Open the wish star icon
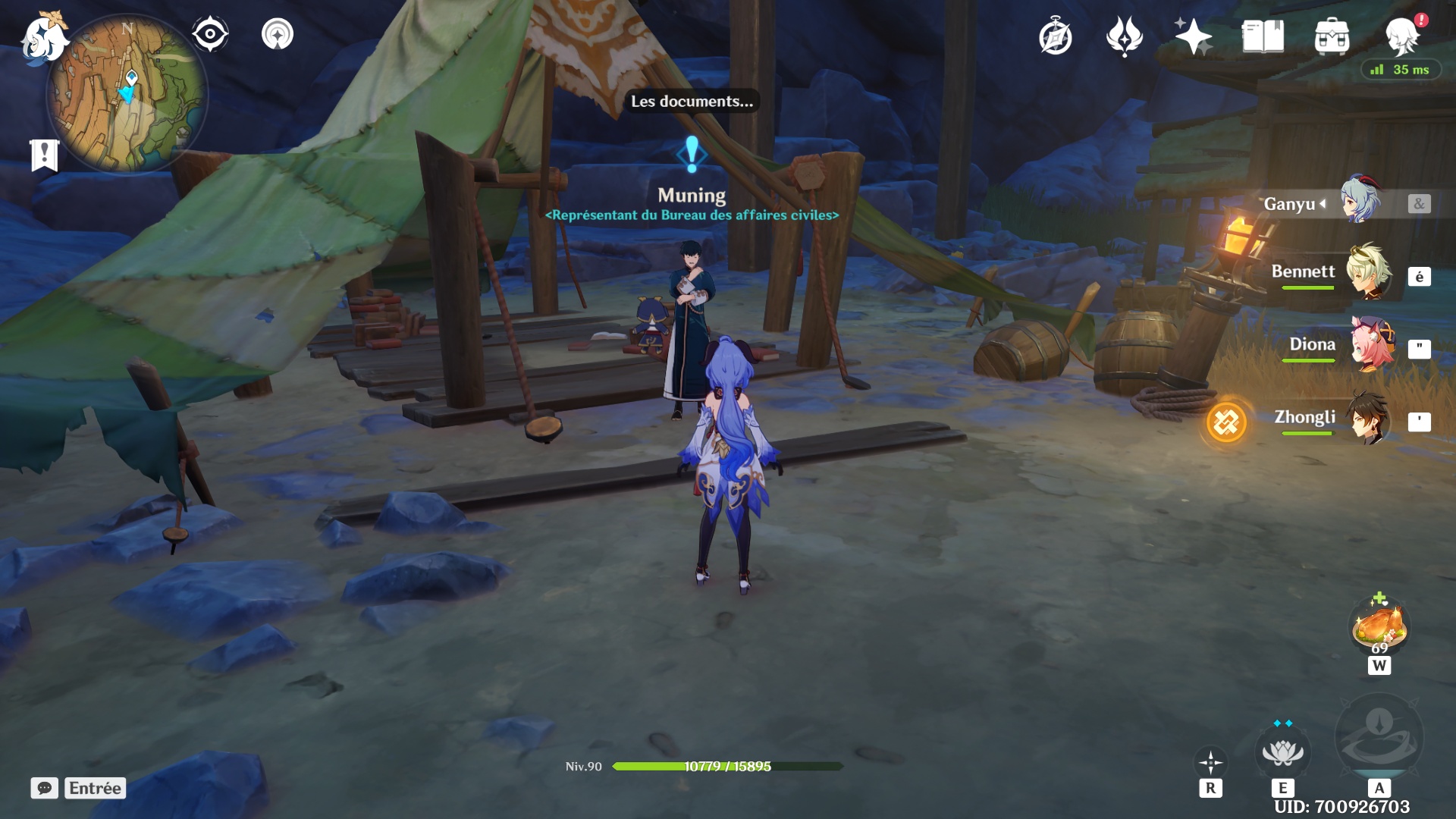Screen dimensions: 1456x819 pos(1193,36)
